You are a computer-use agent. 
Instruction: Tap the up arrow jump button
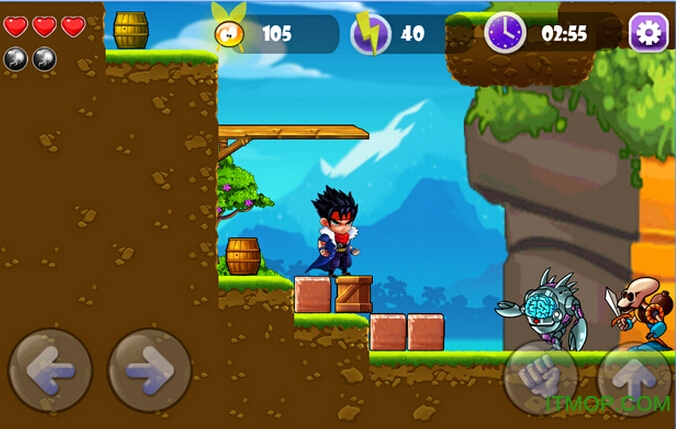tap(633, 378)
